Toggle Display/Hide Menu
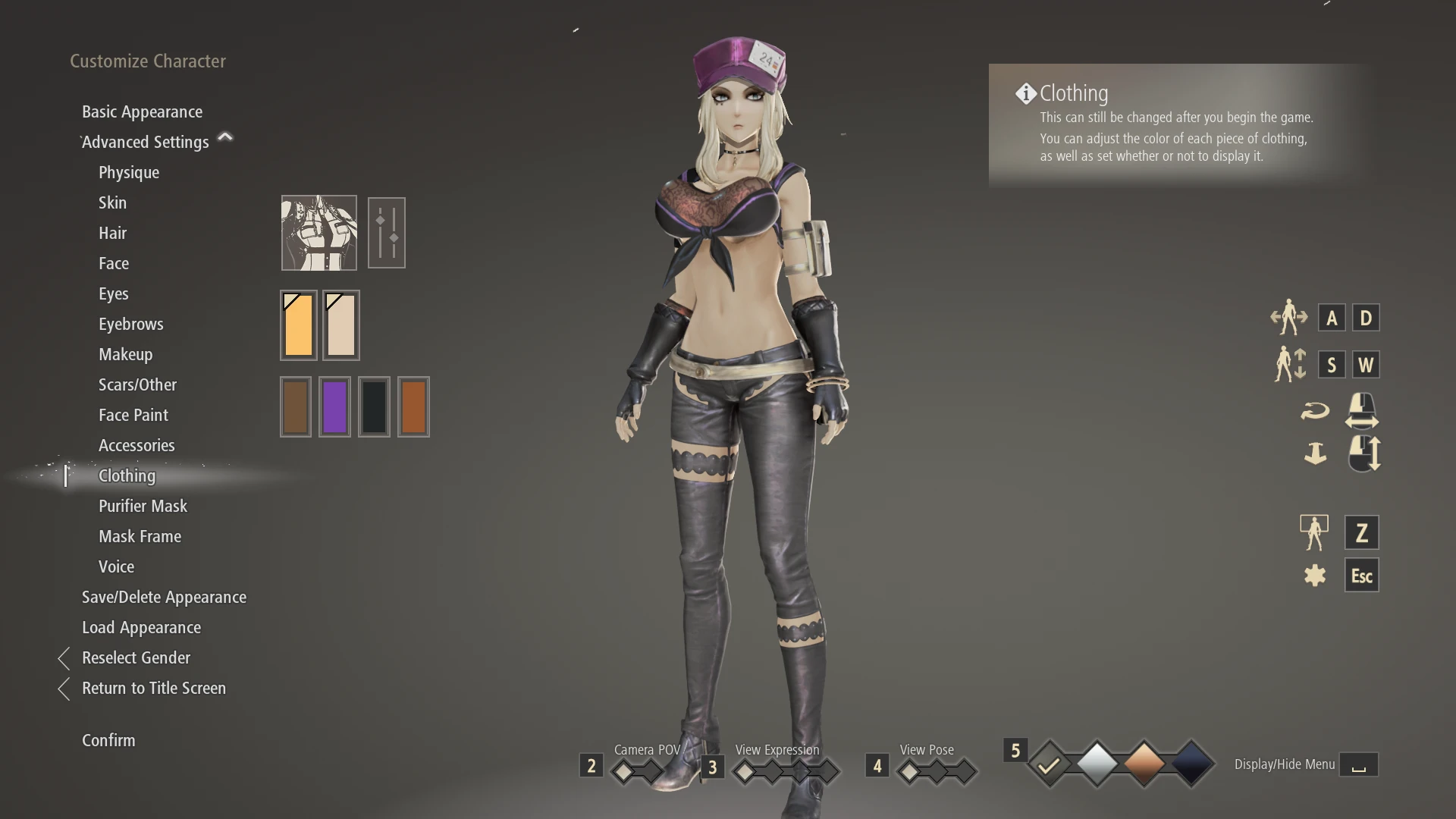The width and height of the screenshot is (1456, 819). 1360,764
